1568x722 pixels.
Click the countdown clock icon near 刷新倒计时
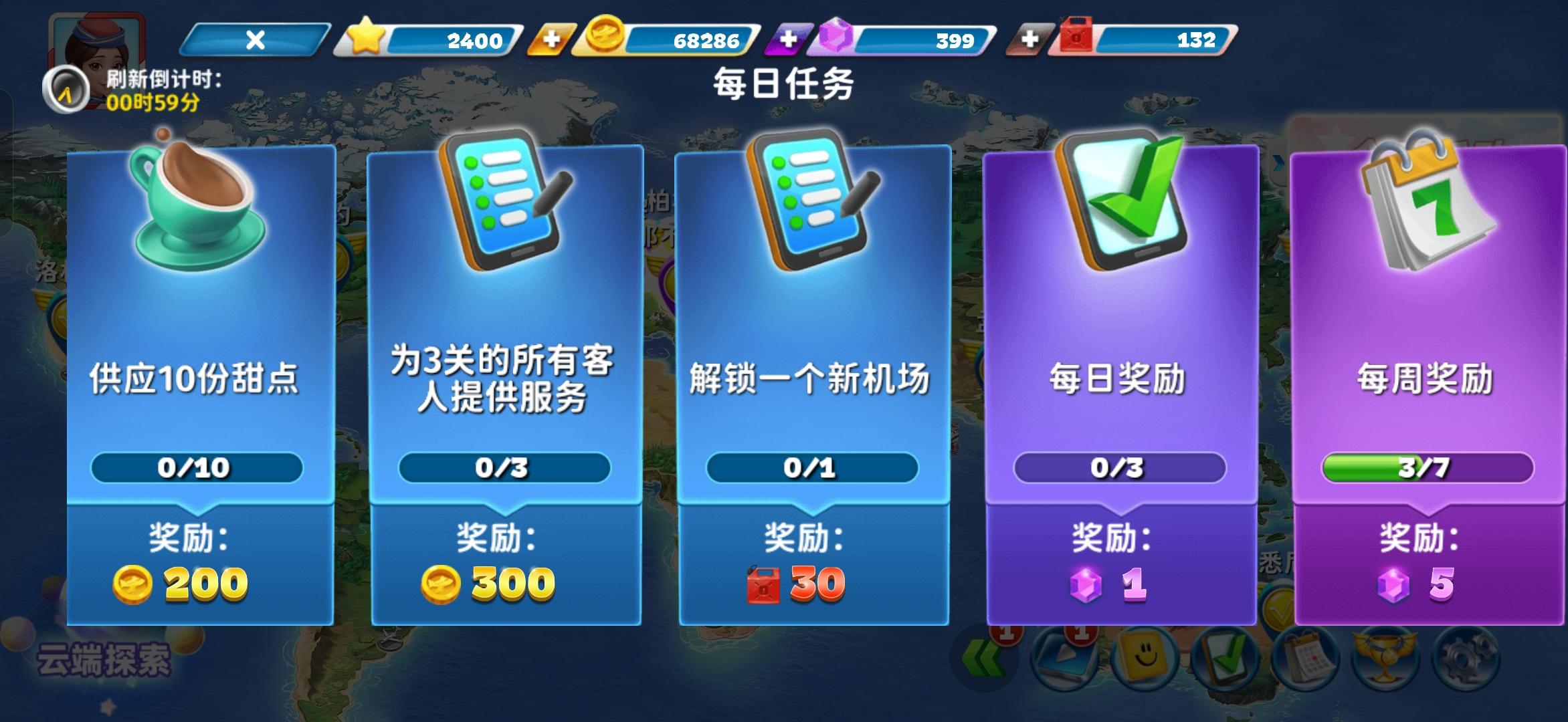tap(67, 87)
